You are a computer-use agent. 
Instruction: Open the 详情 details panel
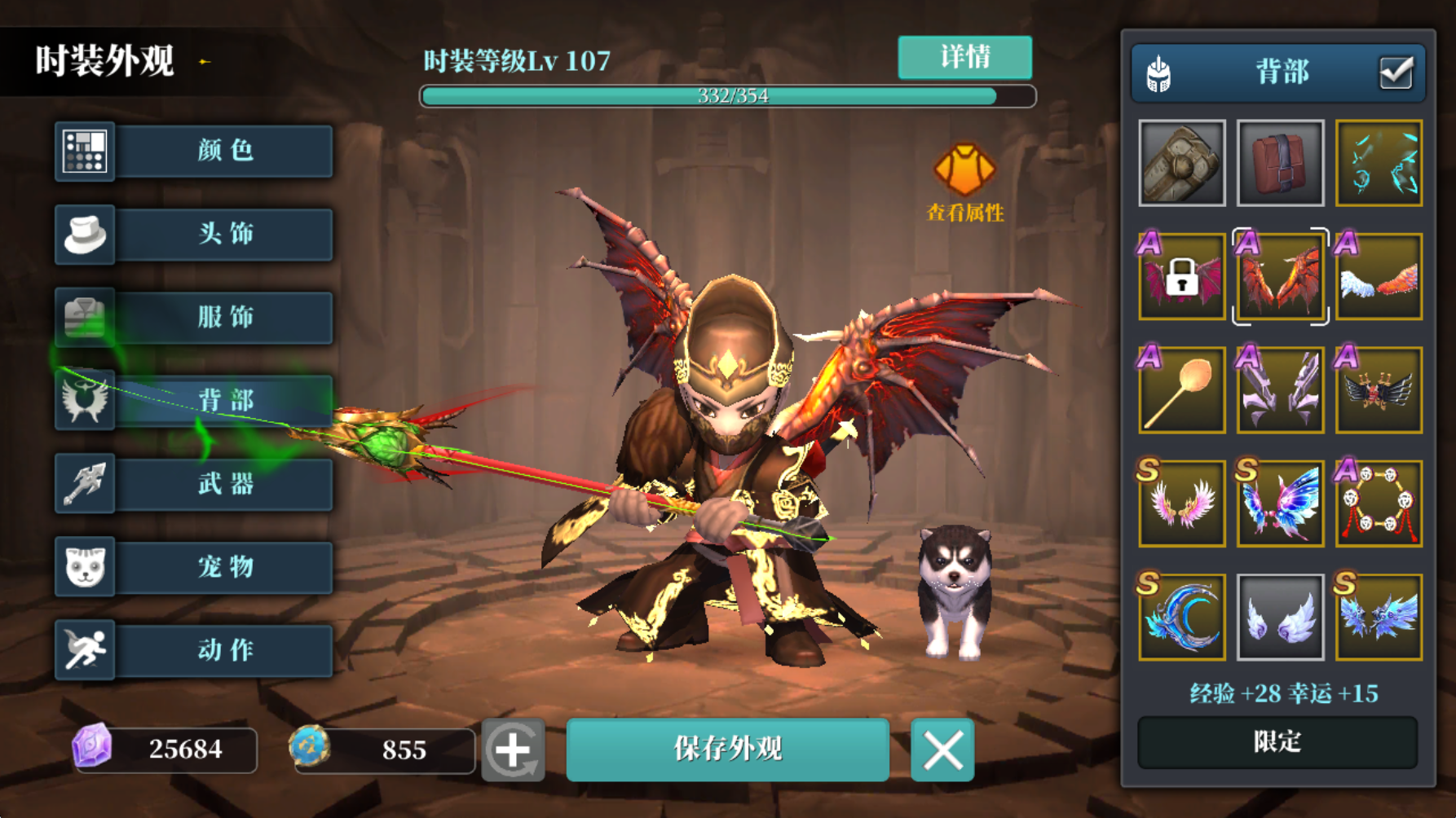[x=964, y=58]
